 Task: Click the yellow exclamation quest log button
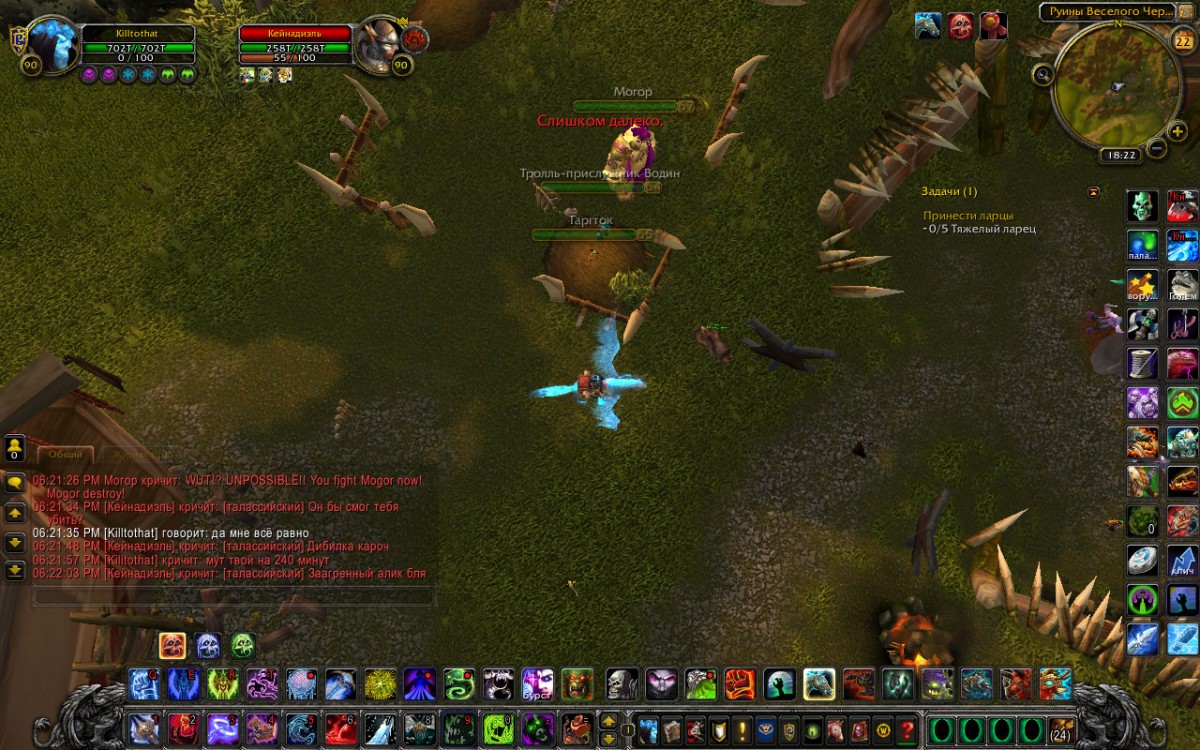point(741,729)
